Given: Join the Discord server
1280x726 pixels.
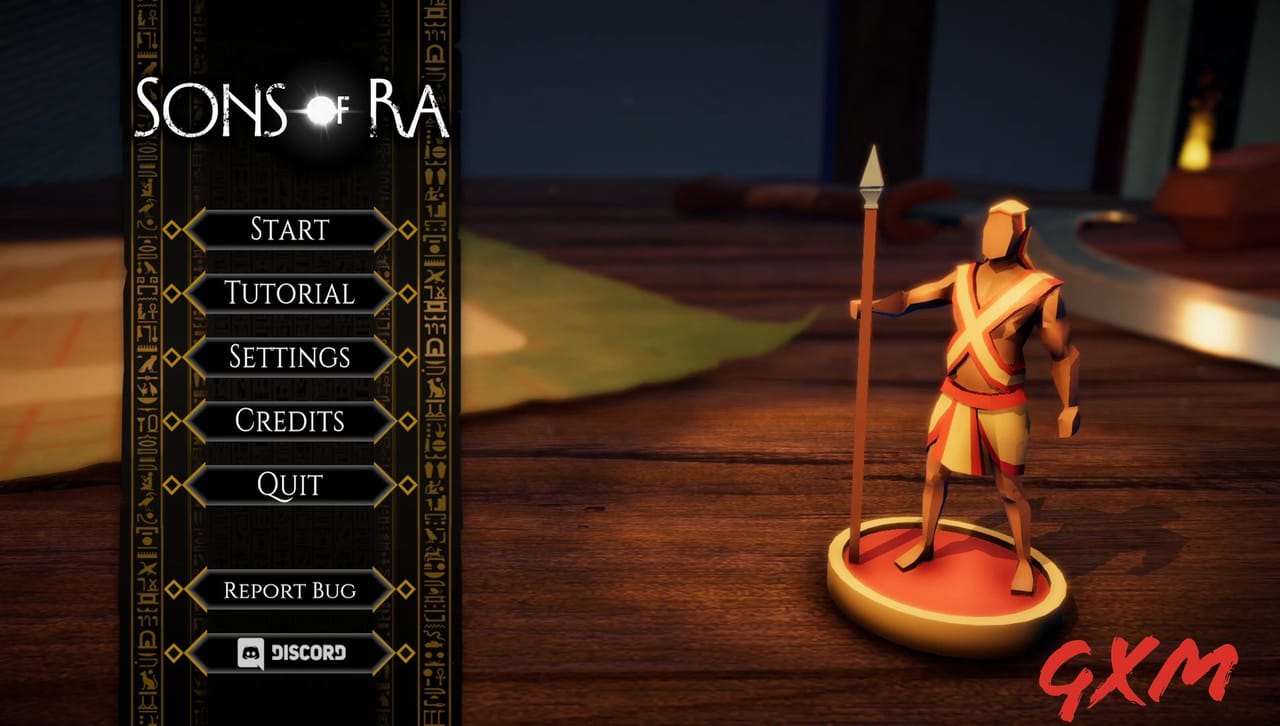Looking at the screenshot, I should [289, 653].
